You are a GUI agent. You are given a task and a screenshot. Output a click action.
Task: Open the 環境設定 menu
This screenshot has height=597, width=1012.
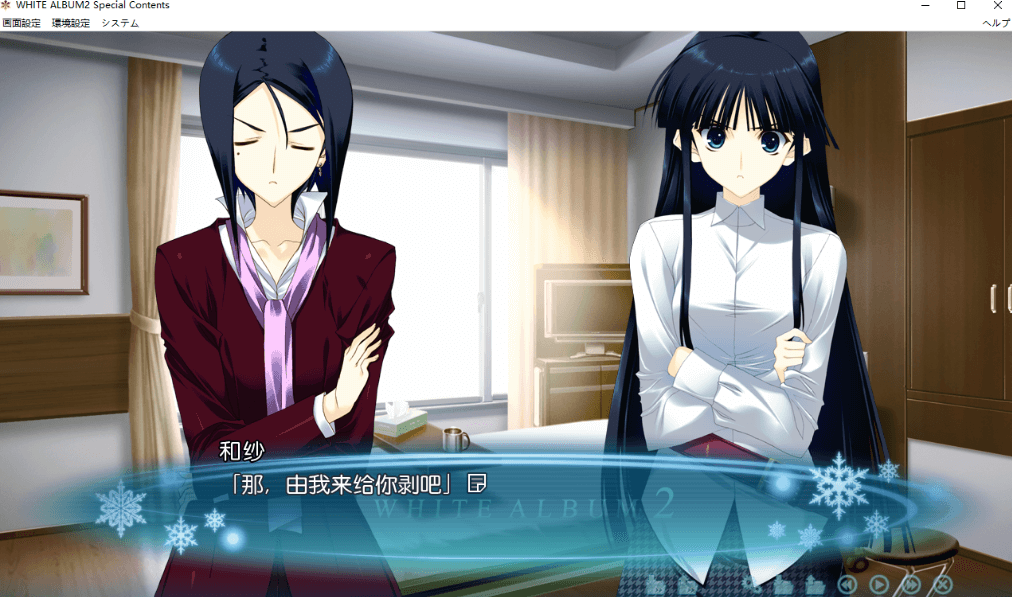coord(70,23)
